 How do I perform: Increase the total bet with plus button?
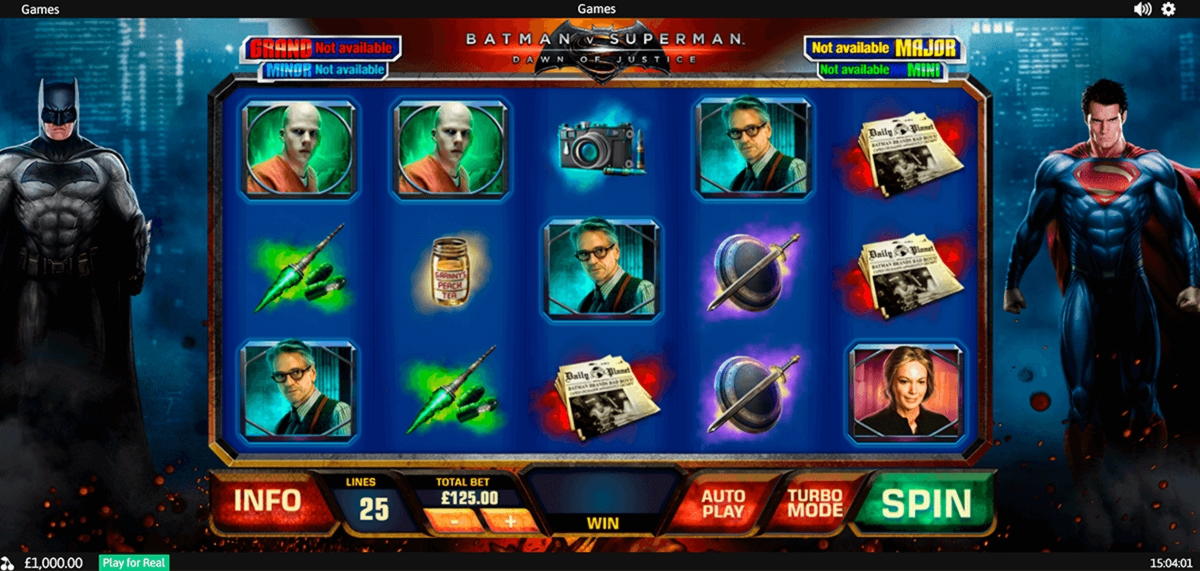(509, 520)
